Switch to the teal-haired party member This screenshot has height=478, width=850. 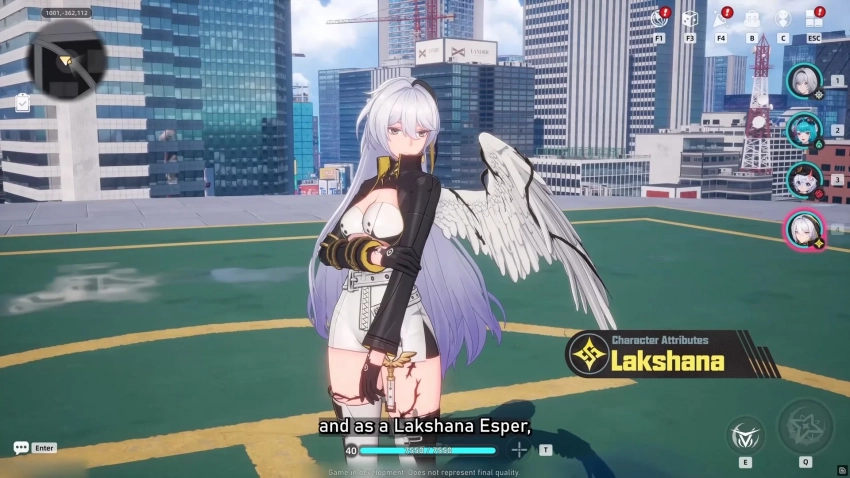[803, 130]
